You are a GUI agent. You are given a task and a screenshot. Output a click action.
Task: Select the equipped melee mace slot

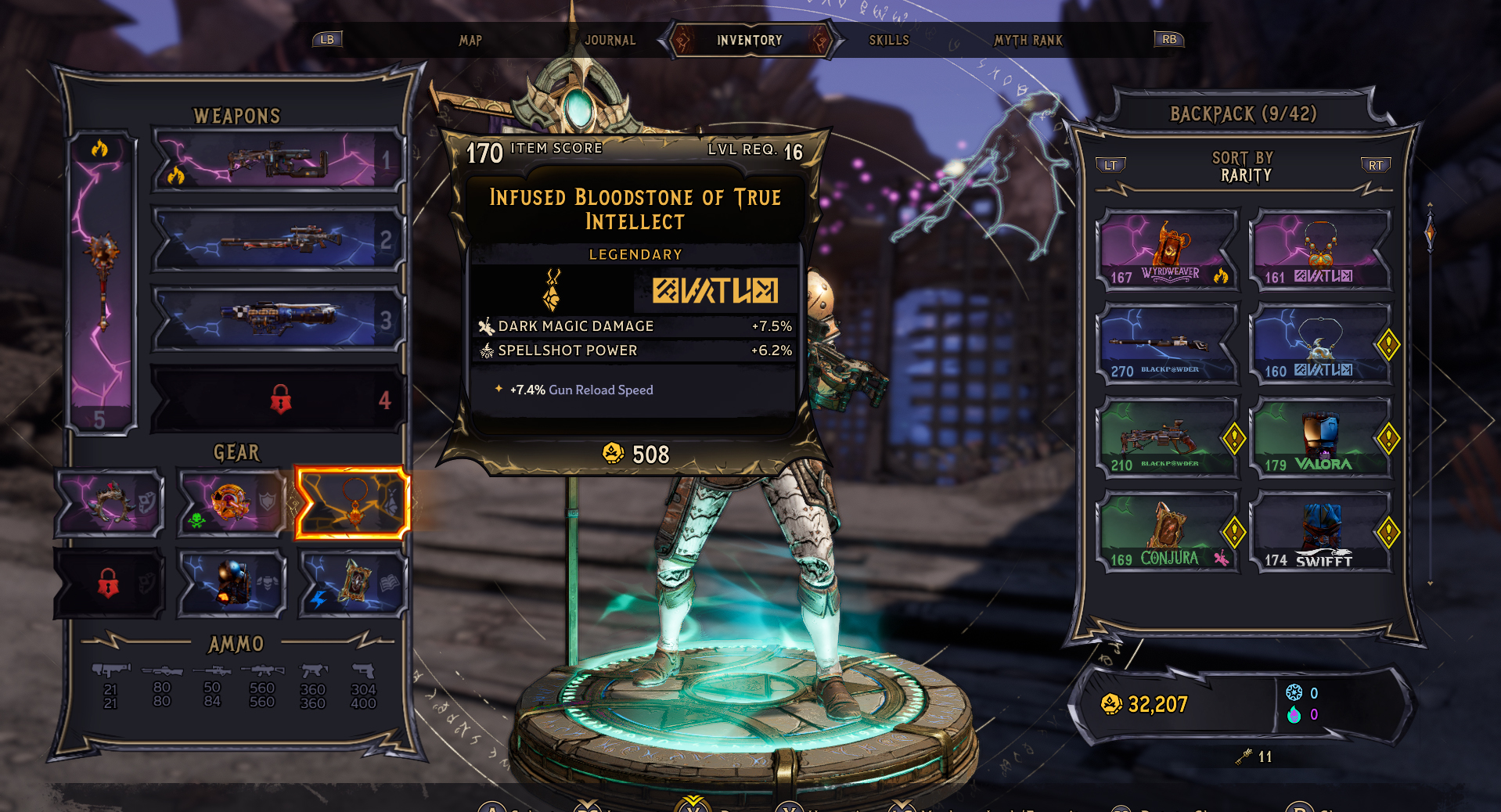tap(103, 282)
